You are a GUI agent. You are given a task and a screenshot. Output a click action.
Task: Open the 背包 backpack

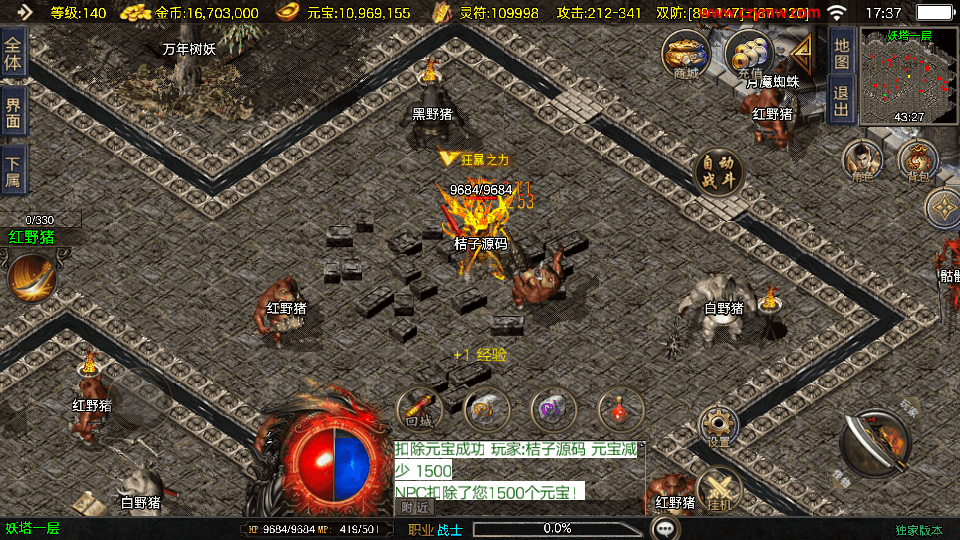(x=917, y=160)
